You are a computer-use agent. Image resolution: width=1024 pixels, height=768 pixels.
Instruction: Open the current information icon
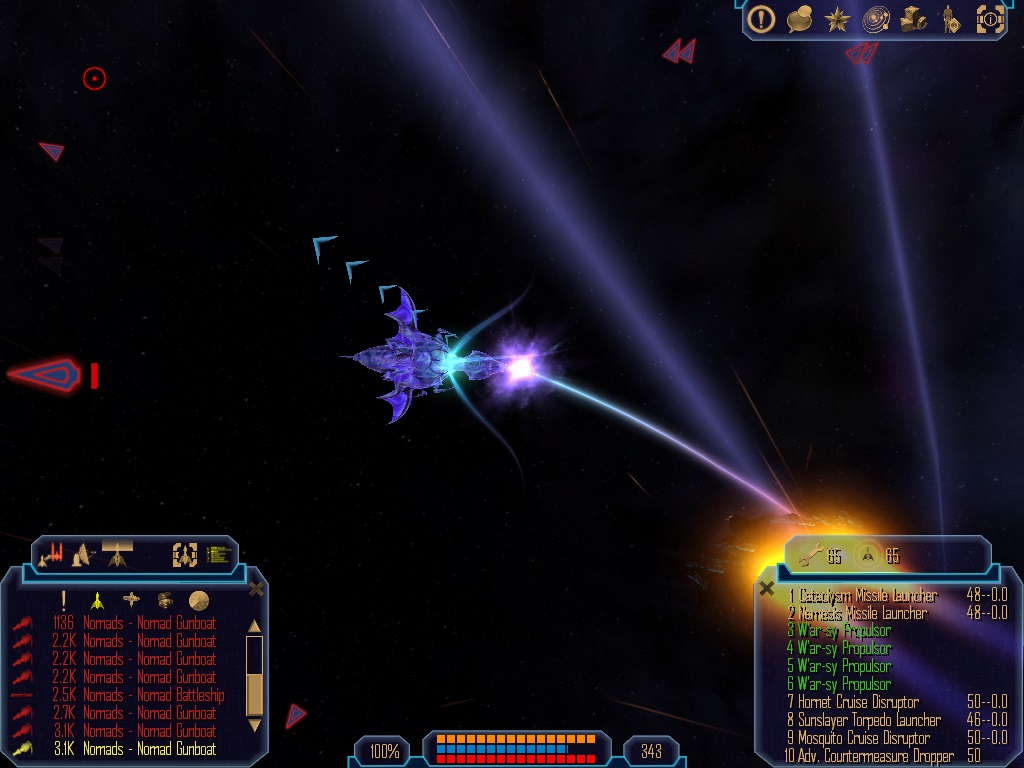[989, 18]
